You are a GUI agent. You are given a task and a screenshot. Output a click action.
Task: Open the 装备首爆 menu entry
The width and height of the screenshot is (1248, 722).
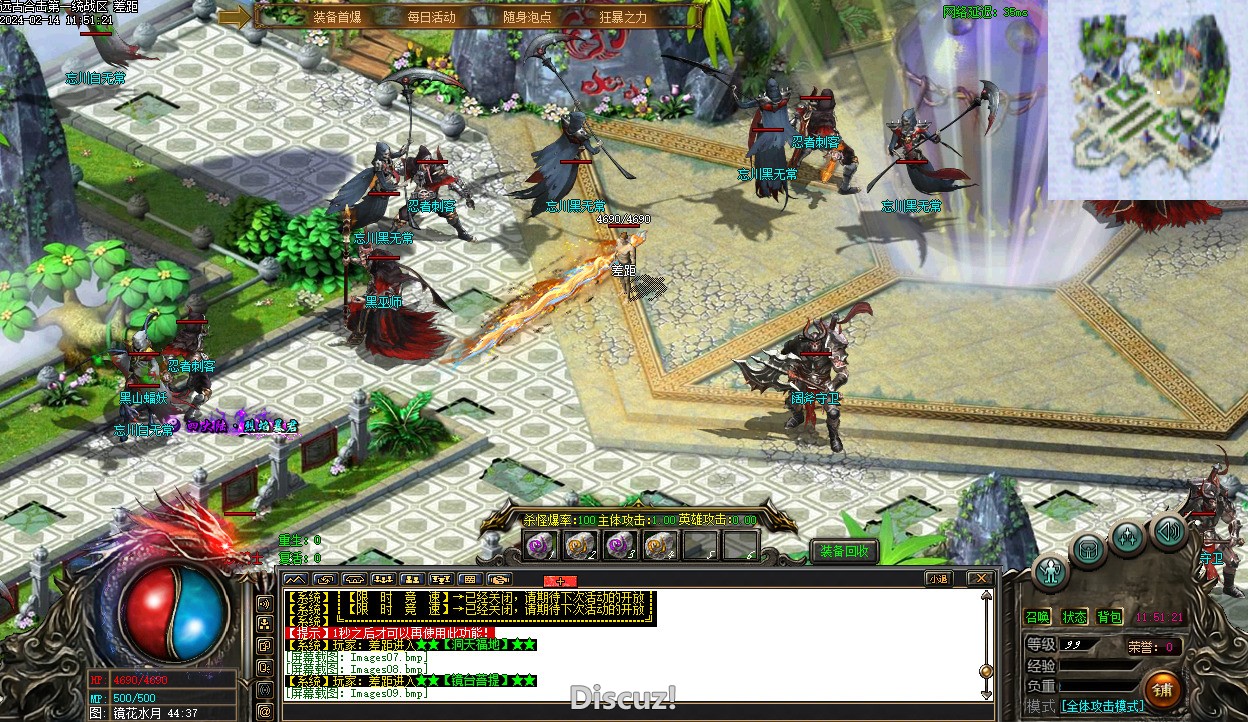(337, 17)
